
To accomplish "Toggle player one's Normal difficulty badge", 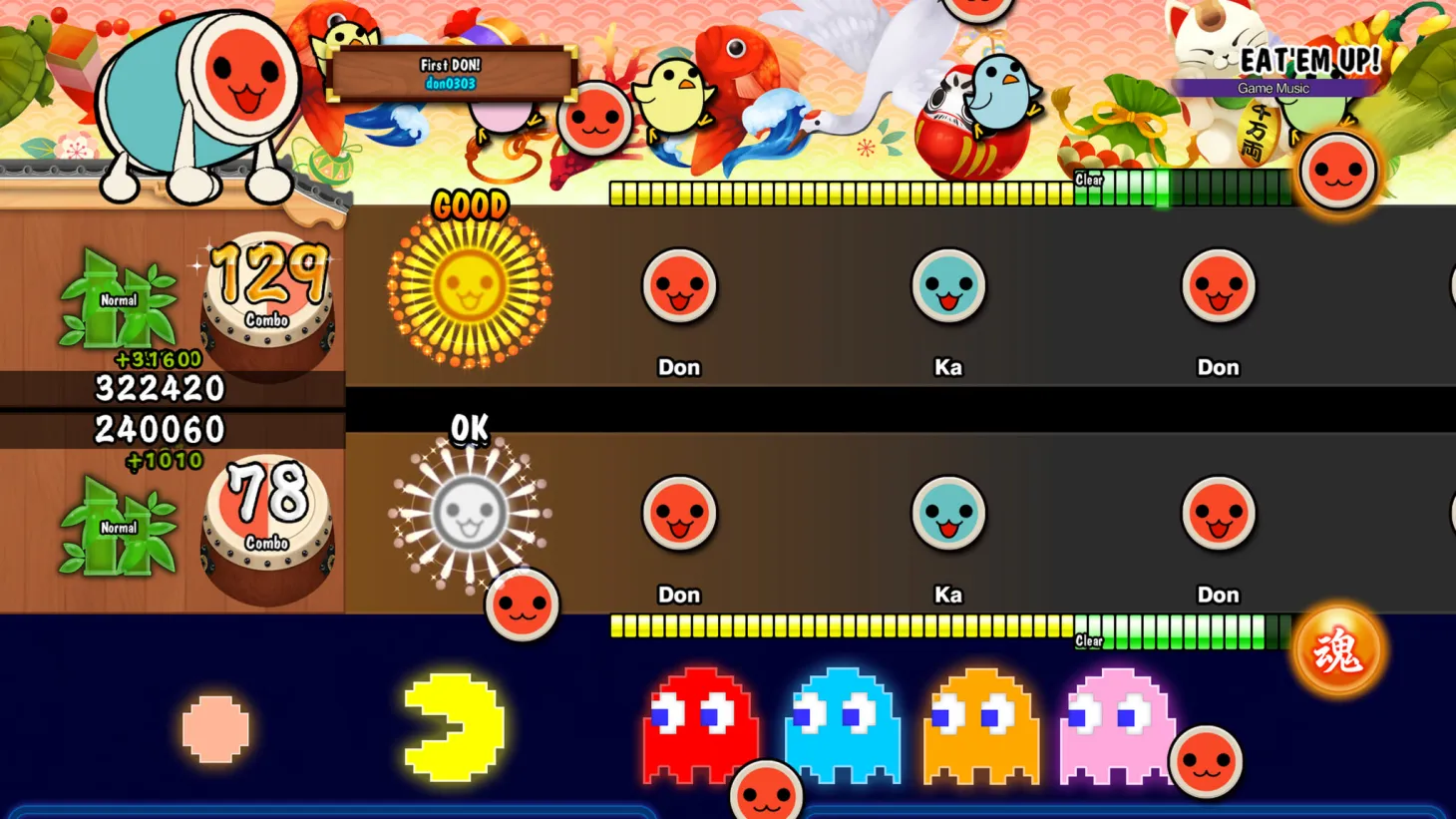I will tap(120, 298).
